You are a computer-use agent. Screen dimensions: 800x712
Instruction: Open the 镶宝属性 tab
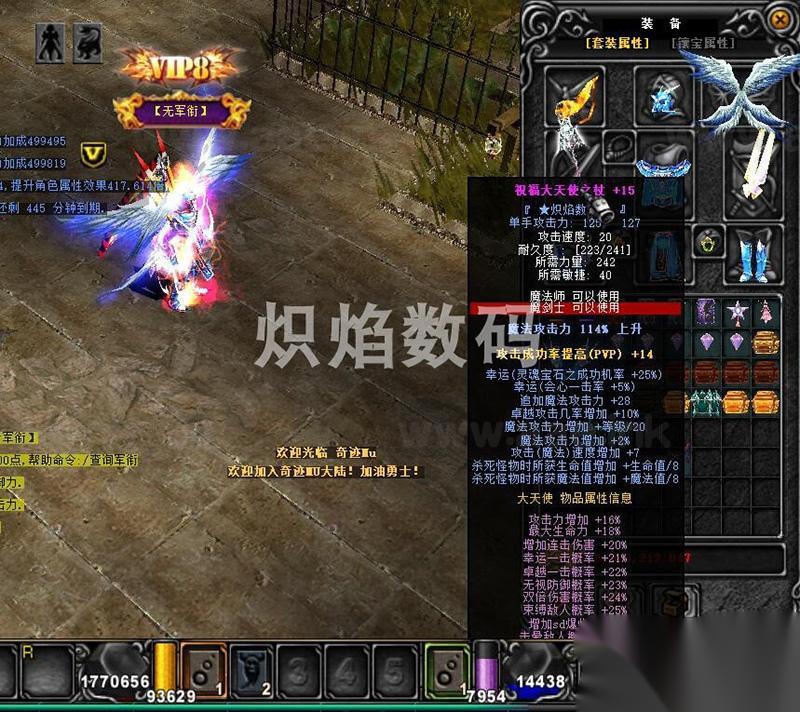click(x=702, y=43)
